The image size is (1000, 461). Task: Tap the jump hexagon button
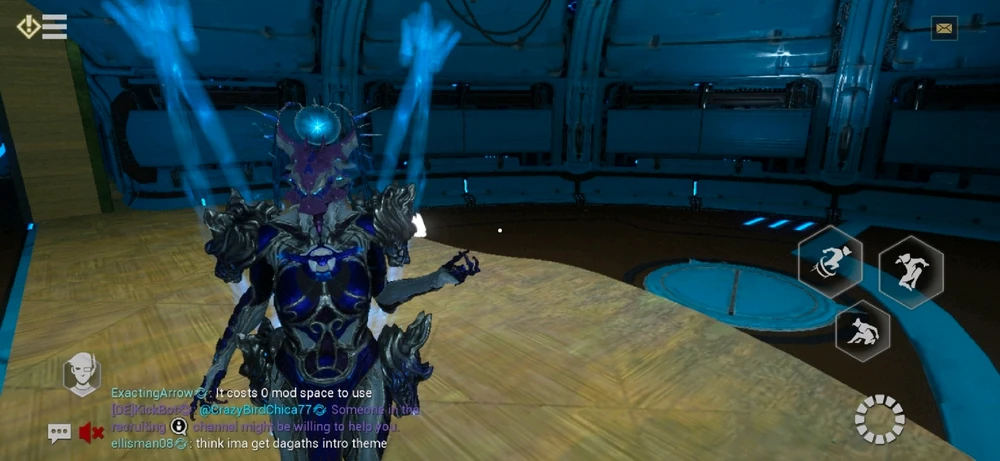pyautogui.click(x=911, y=267)
